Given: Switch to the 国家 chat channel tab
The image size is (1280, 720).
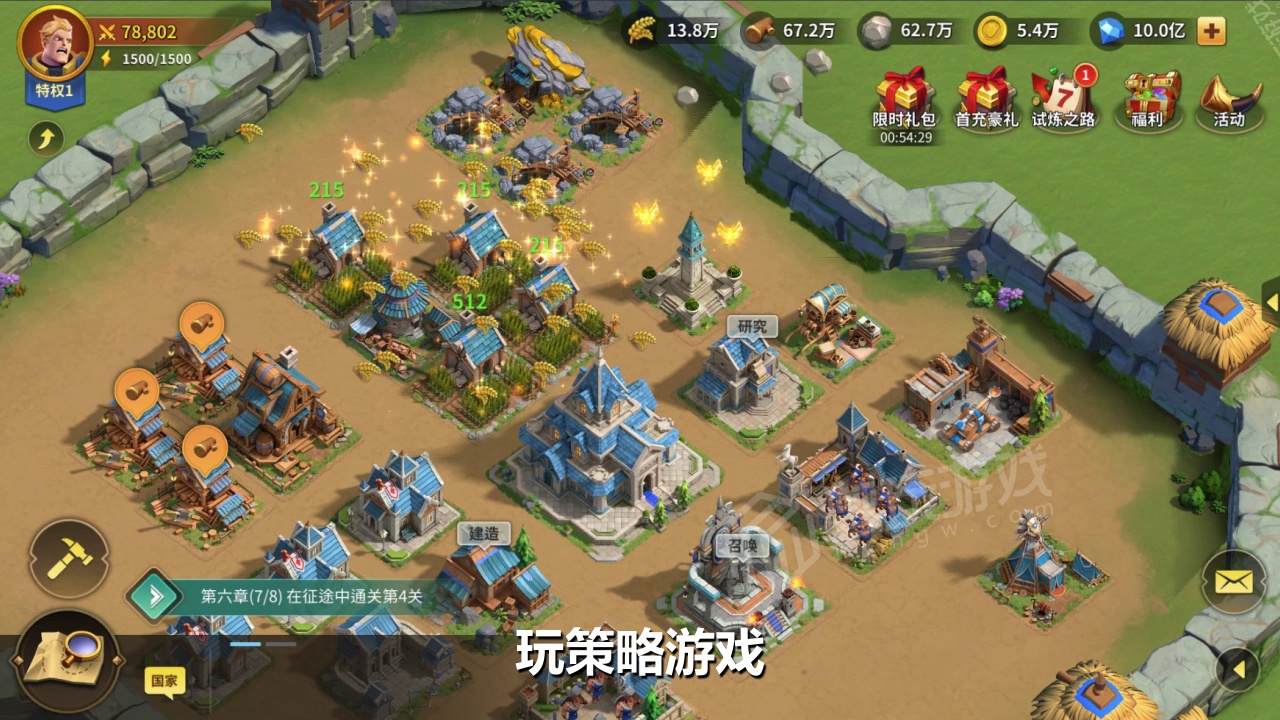Looking at the screenshot, I should click(166, 678).
